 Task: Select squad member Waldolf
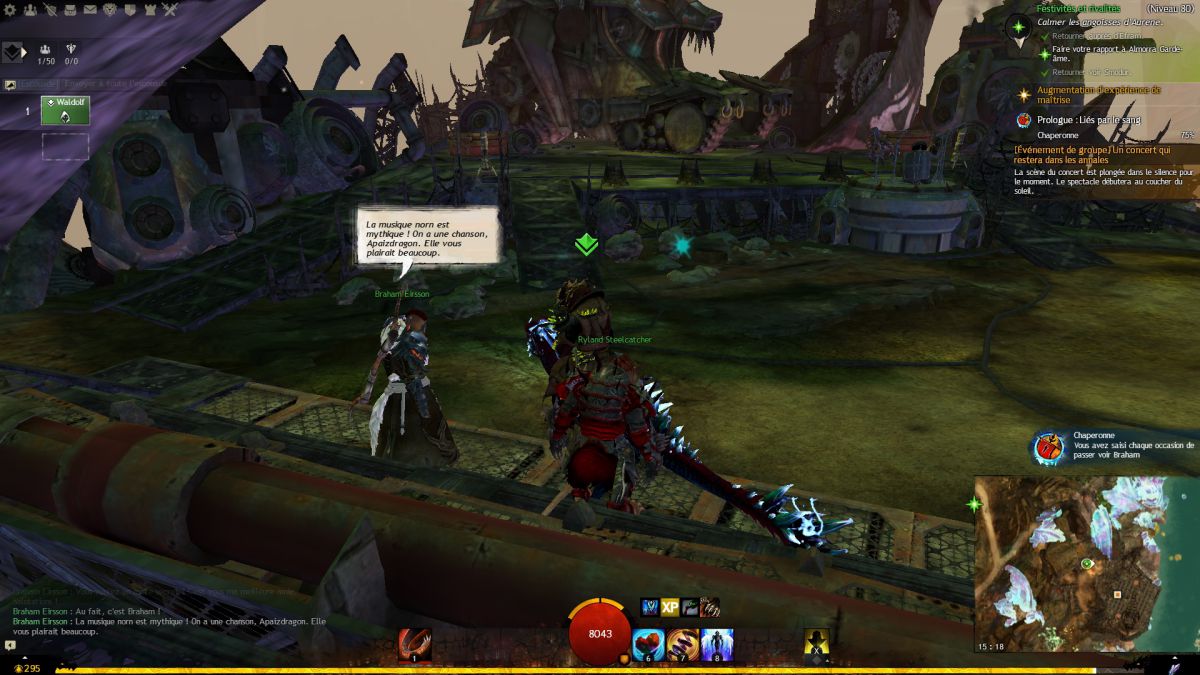pos(65,110)
